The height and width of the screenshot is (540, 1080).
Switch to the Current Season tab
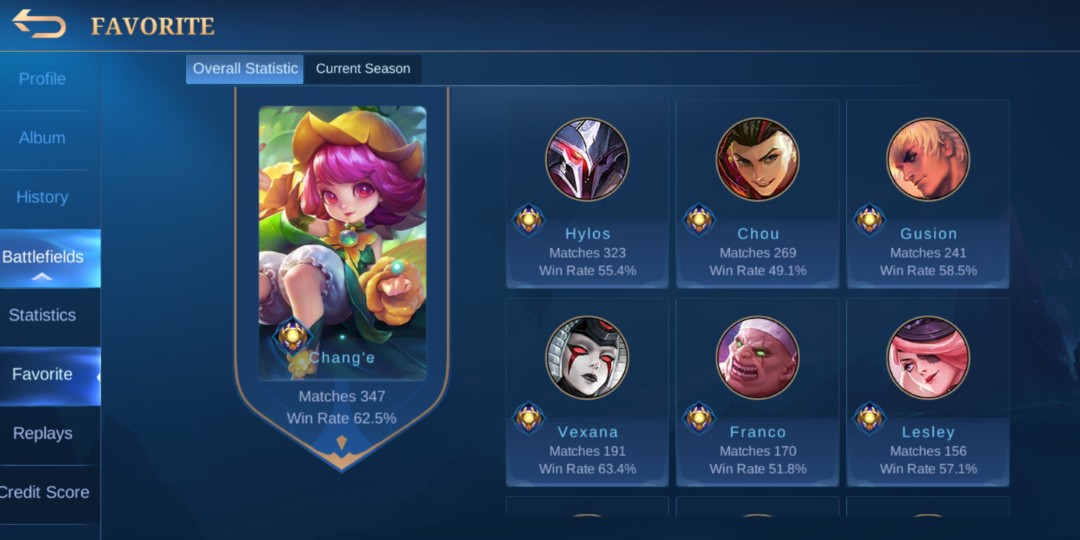click(x=363, y=69)
